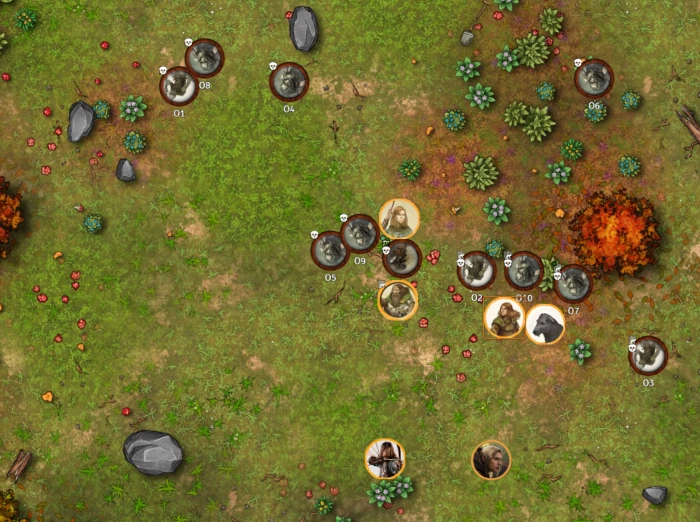
Task: Select the enemy token labeled 05
Action: click(x=330, y=250)
